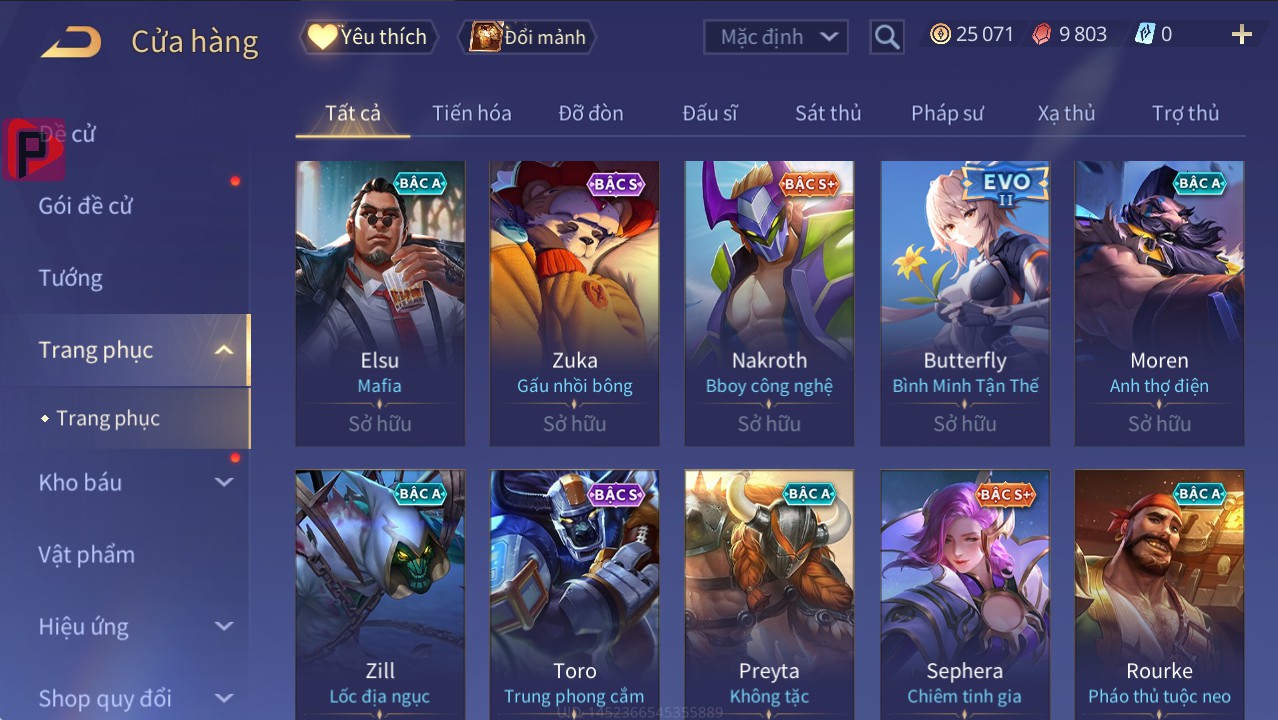Add currency with the plus button
The height and width of the screenshot is (720, 1278).
1241,35
